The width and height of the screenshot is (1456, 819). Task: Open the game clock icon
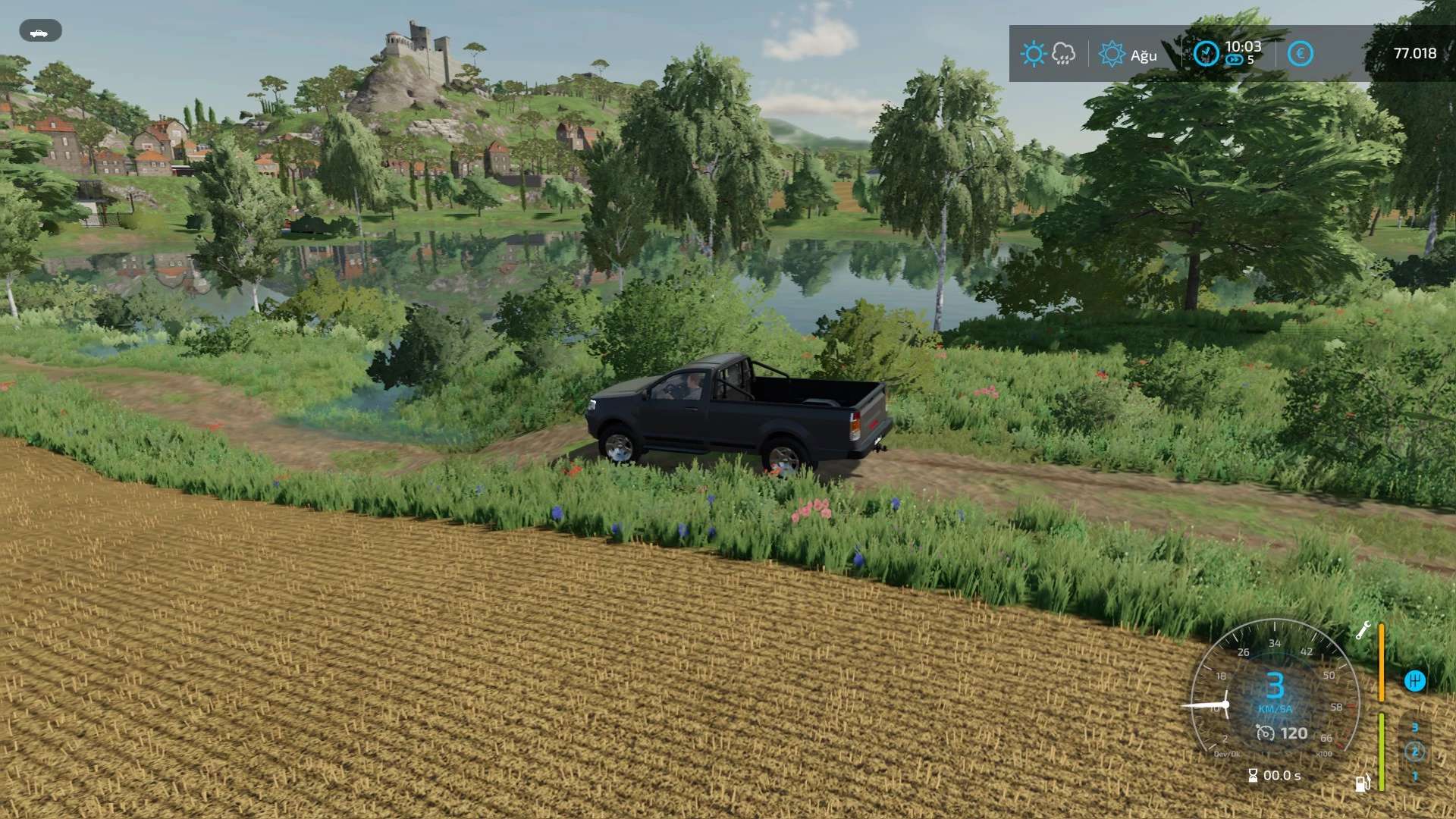tap(1206, 54)
